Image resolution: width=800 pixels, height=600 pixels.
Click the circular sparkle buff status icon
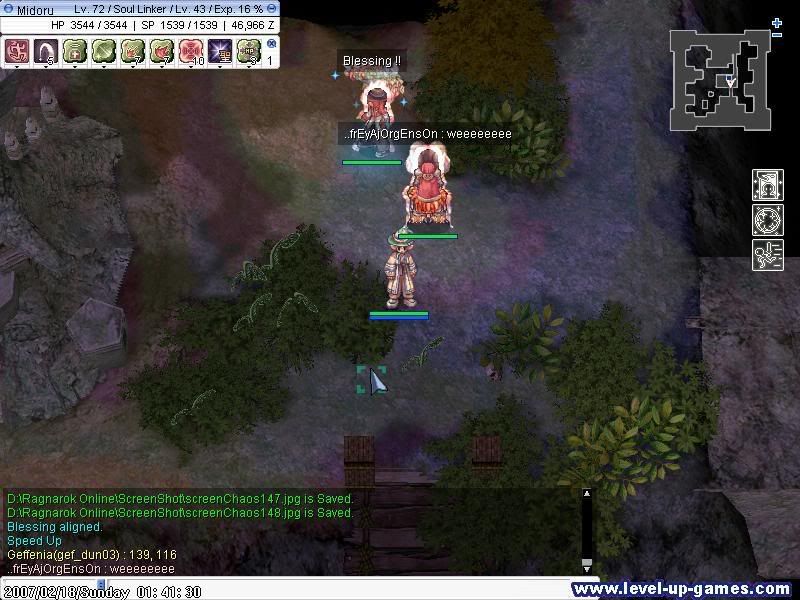[x=768, y=220]
